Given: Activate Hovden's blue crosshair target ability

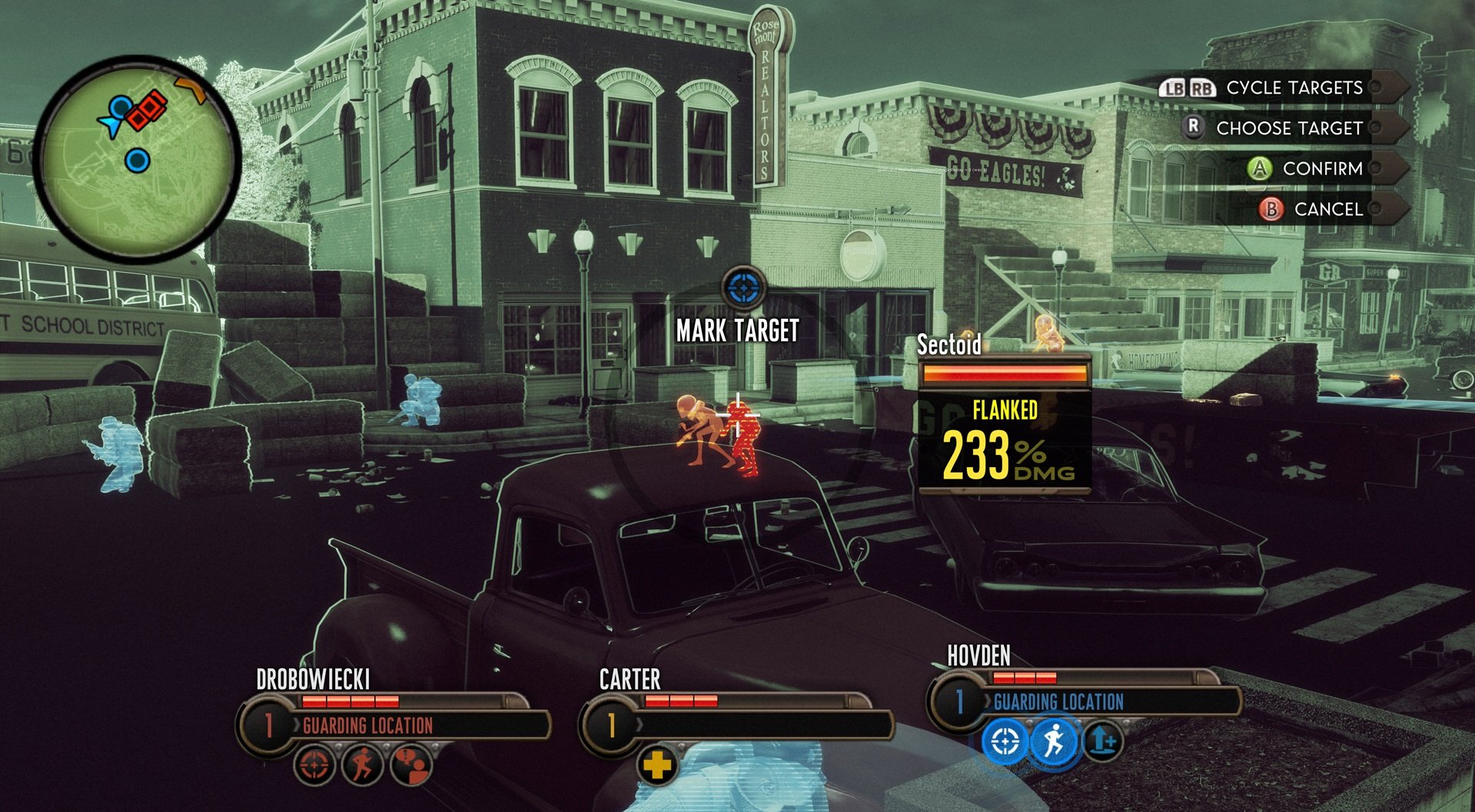Looking at the screenshot, I should pyautogui.click(x=1005, y=742).
